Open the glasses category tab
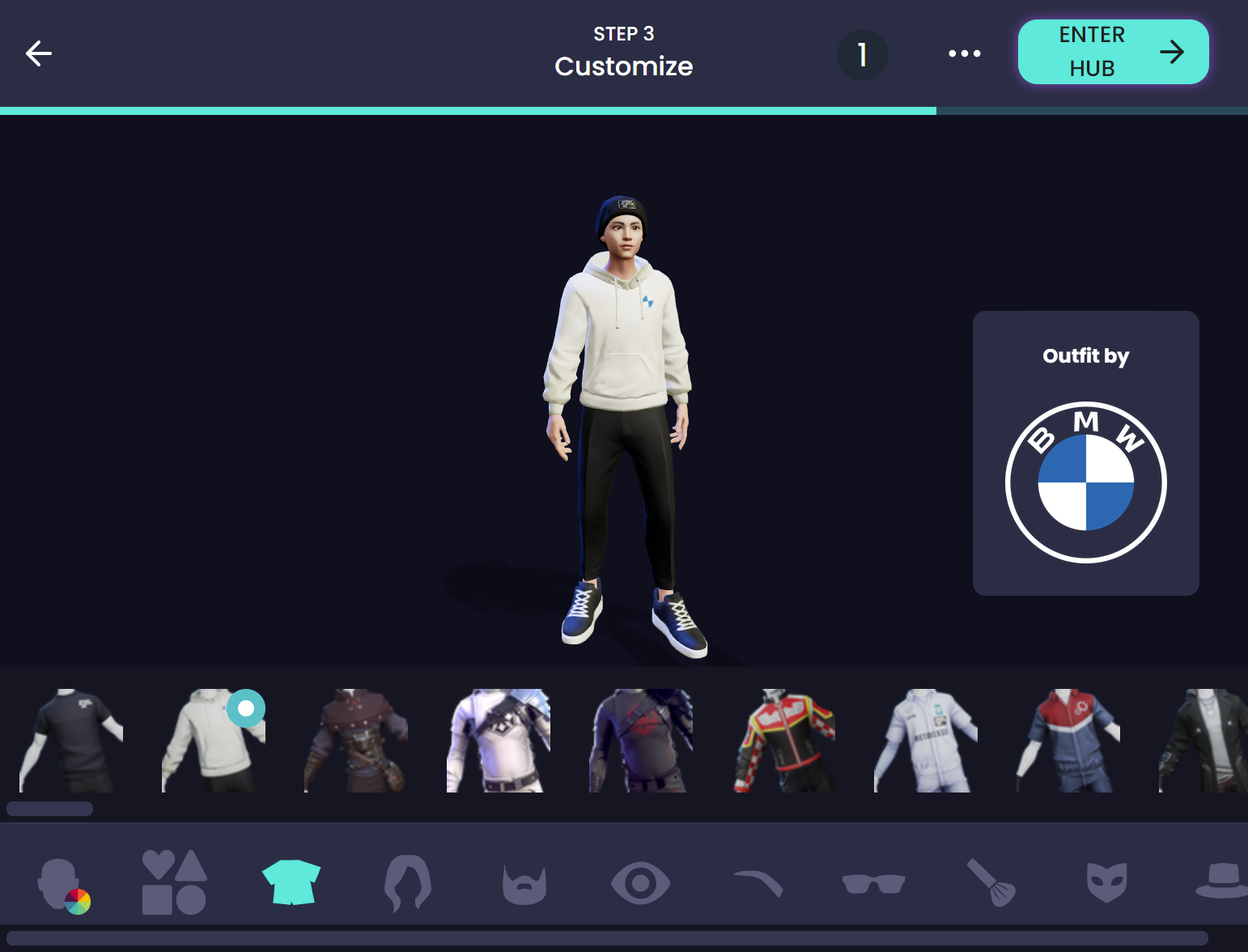 [x=873, y=883]
